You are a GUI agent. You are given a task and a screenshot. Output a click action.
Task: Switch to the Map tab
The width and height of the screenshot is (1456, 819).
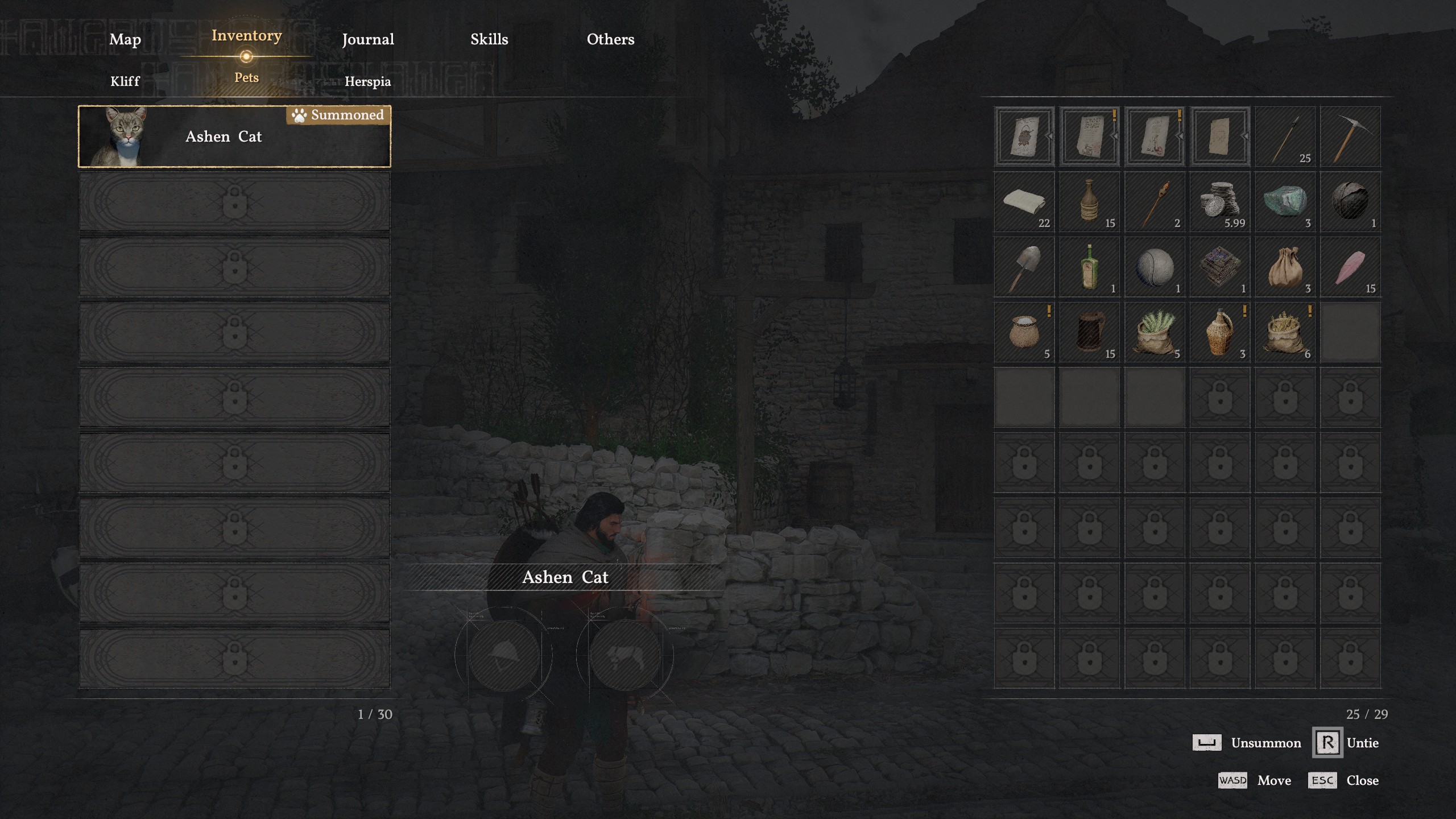[x=125, y=39]
